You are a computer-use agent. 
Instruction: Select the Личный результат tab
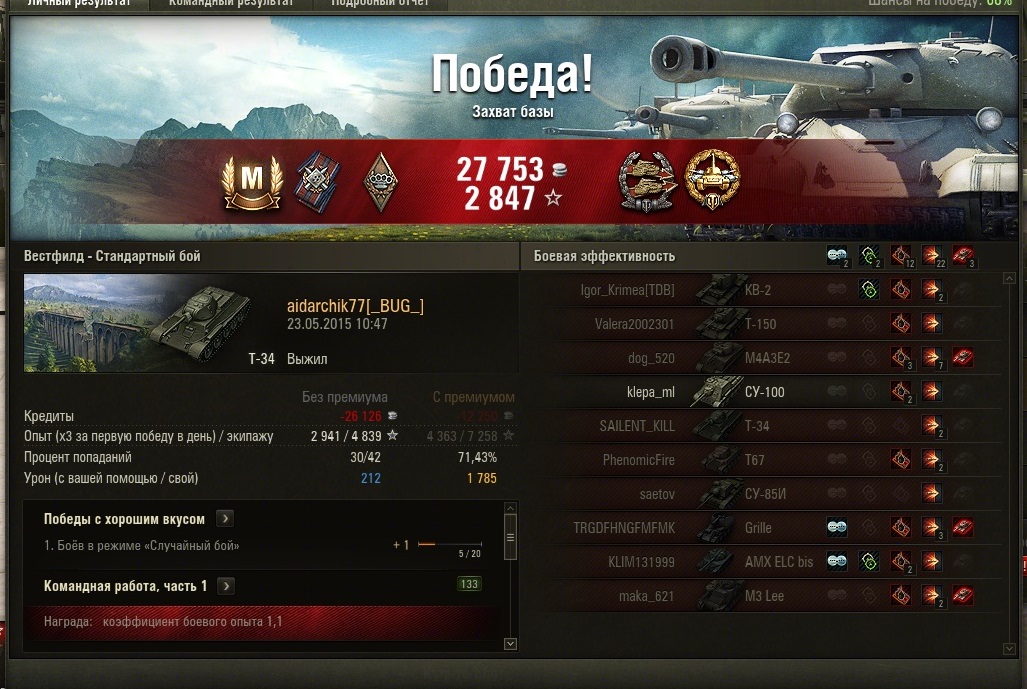(x=78, y=4)
